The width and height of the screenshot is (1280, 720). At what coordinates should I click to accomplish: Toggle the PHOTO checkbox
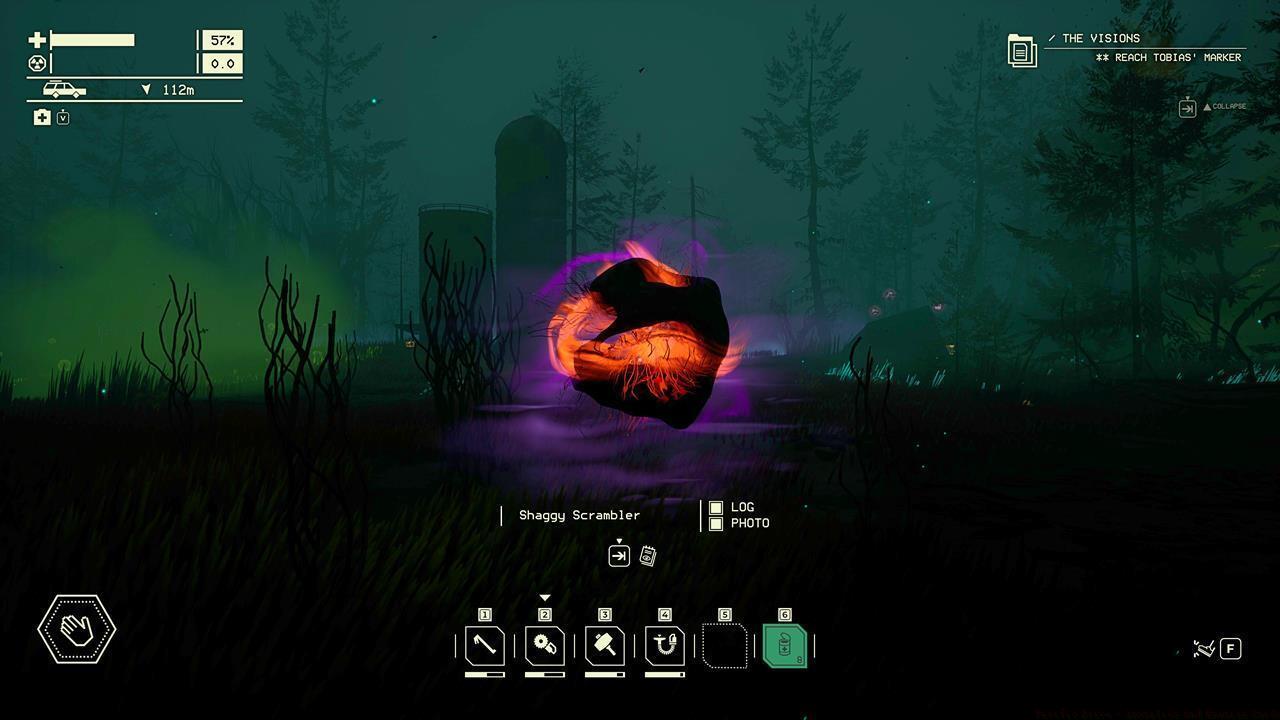pyautogui.click(x=716, y=523)
